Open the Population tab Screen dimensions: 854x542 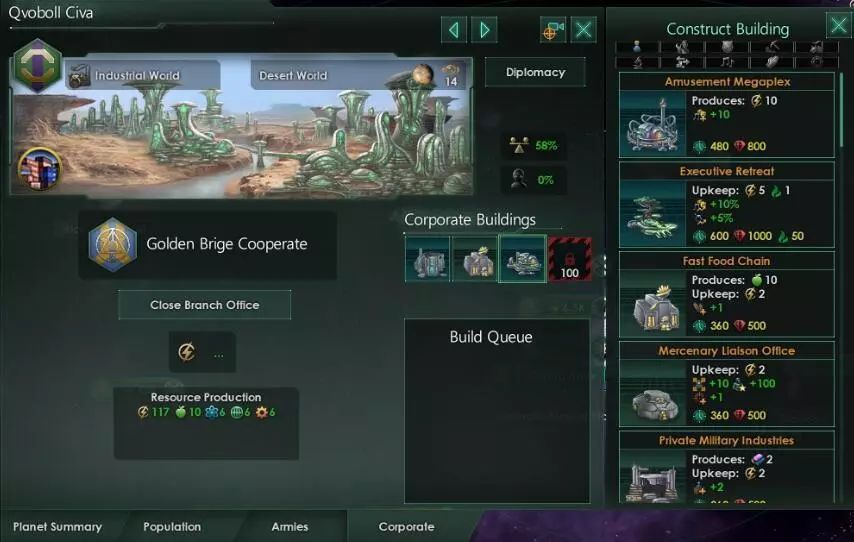(172, 527)
